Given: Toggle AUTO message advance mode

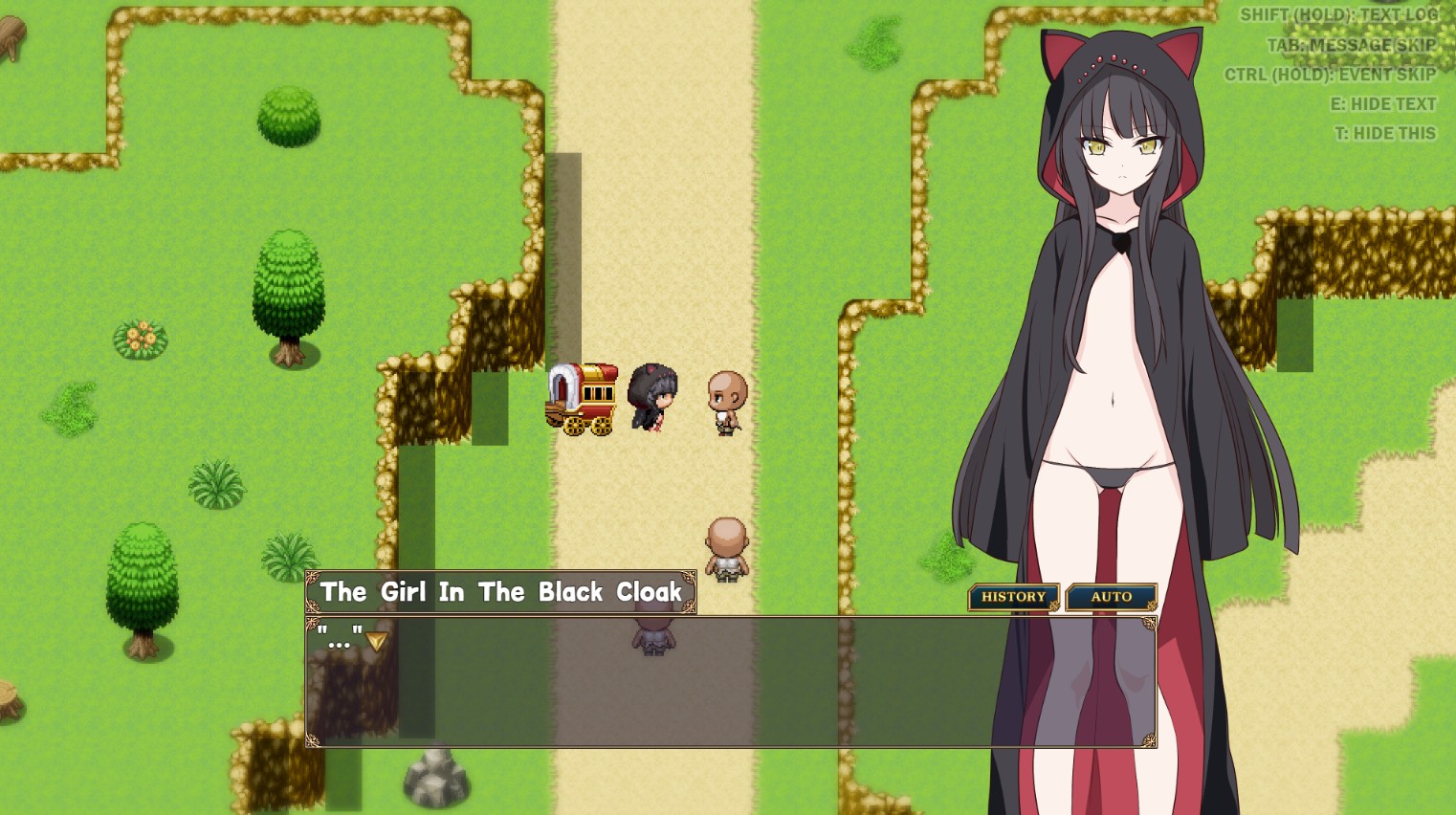Looking at the screenshot, I should pos(1112,597).
